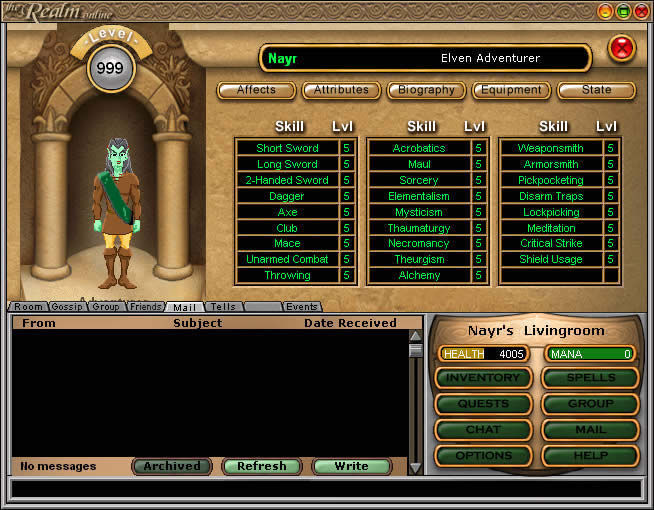Viewport: 654px width, 510px height.
Task: Open the Inventory
Action: pos(483,378)
